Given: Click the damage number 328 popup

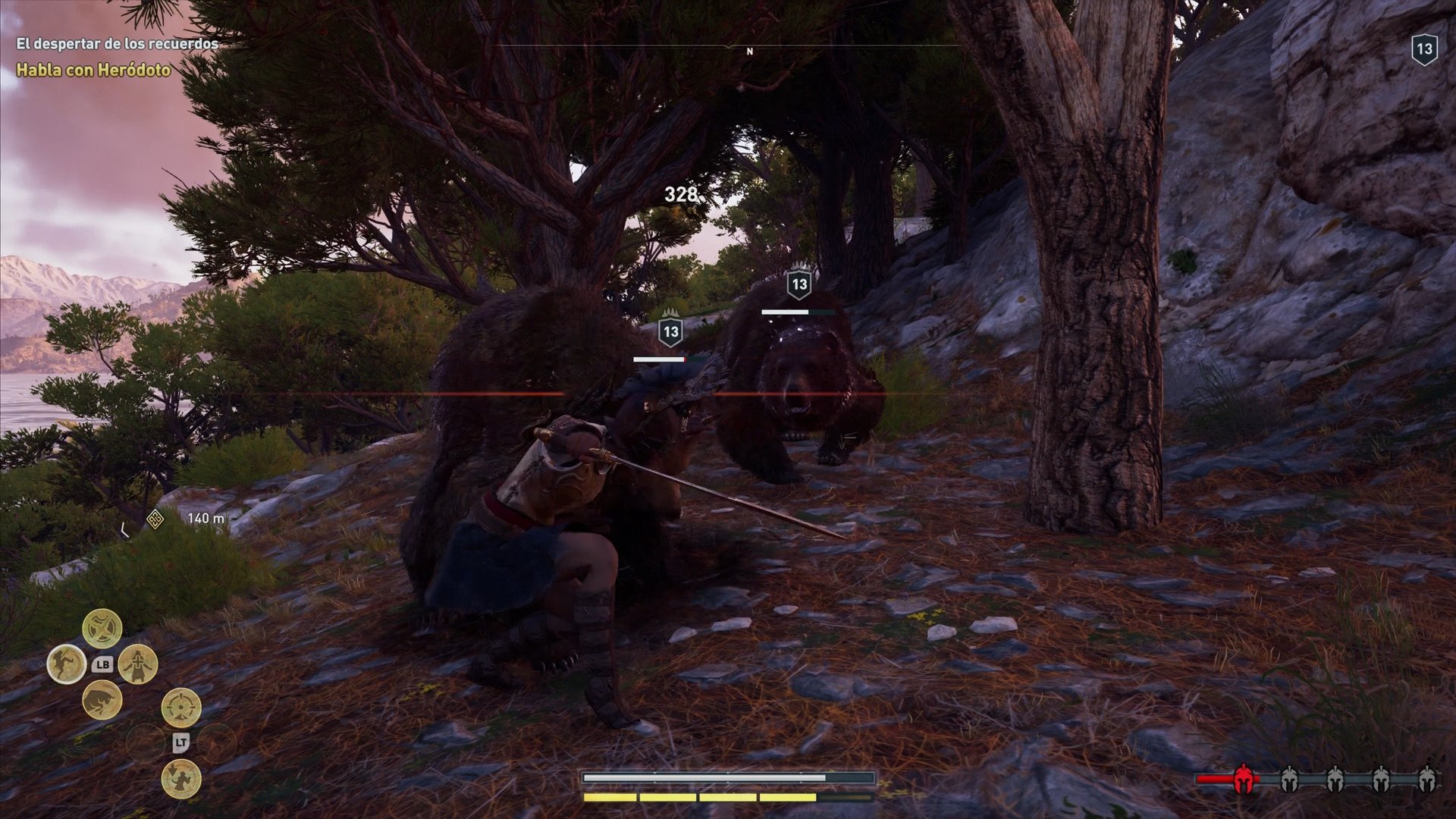Looking at the screenshot, I should 680,194.
